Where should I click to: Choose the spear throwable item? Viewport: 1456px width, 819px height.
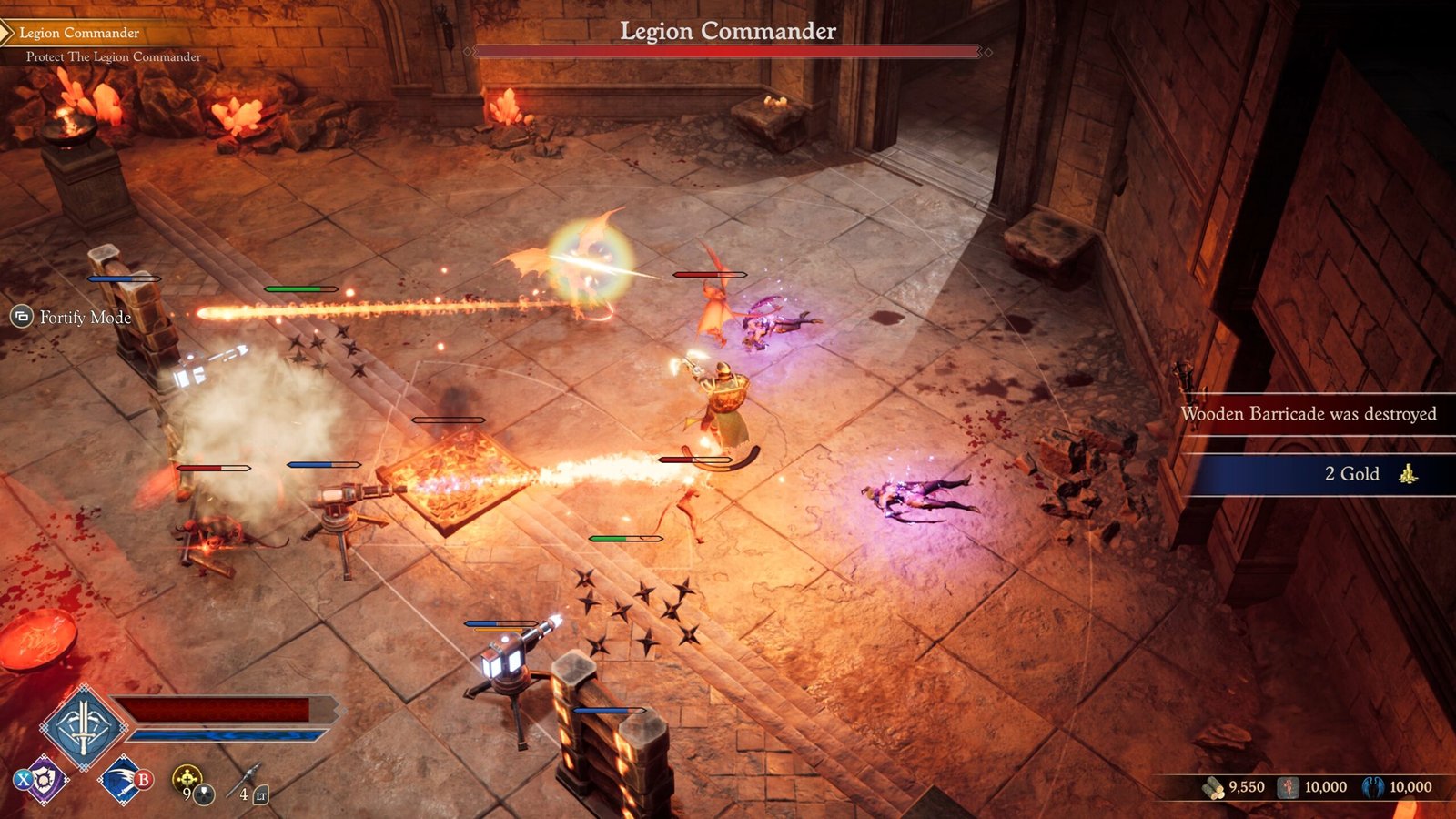(246, 779)
